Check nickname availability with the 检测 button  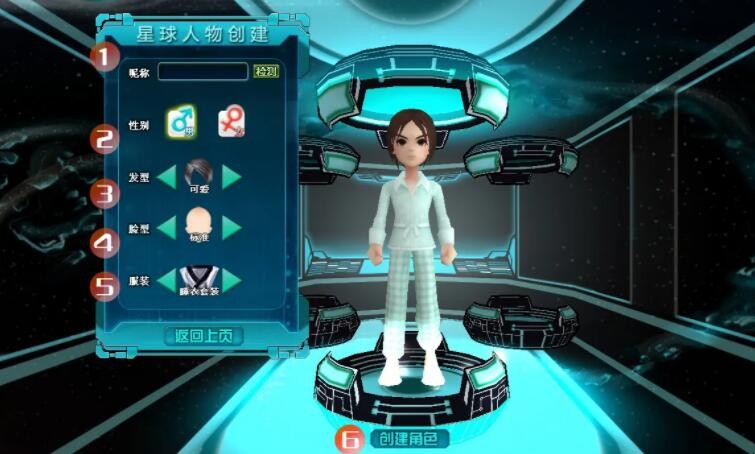click(x=265, y=72)
